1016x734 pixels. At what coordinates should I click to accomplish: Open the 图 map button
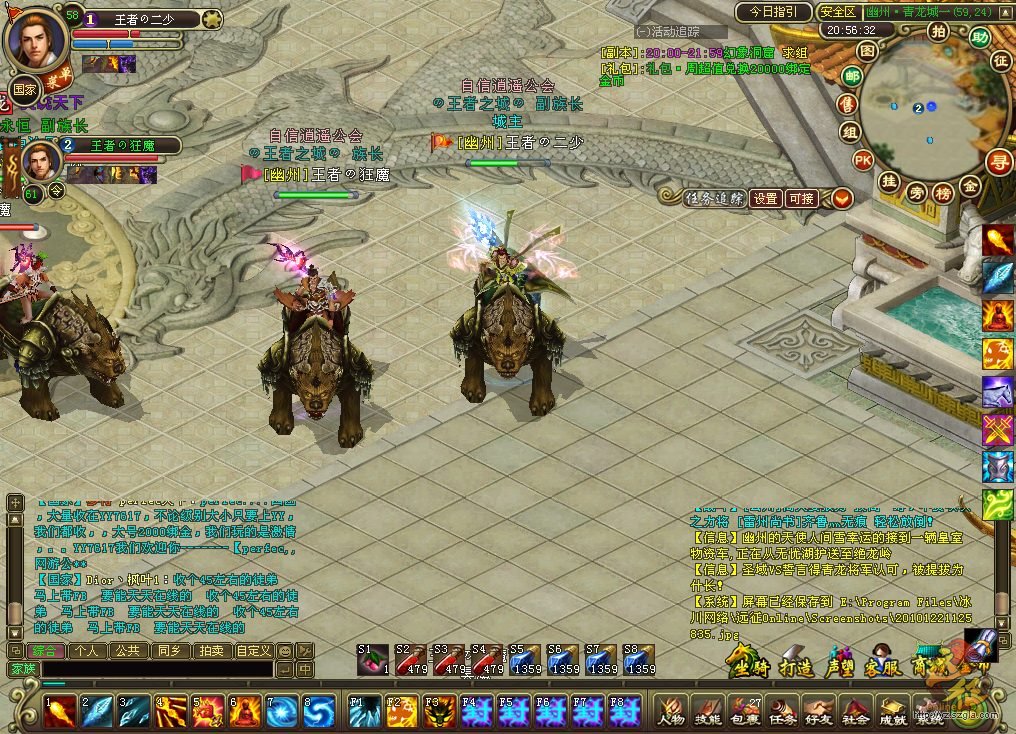point(868,49)
